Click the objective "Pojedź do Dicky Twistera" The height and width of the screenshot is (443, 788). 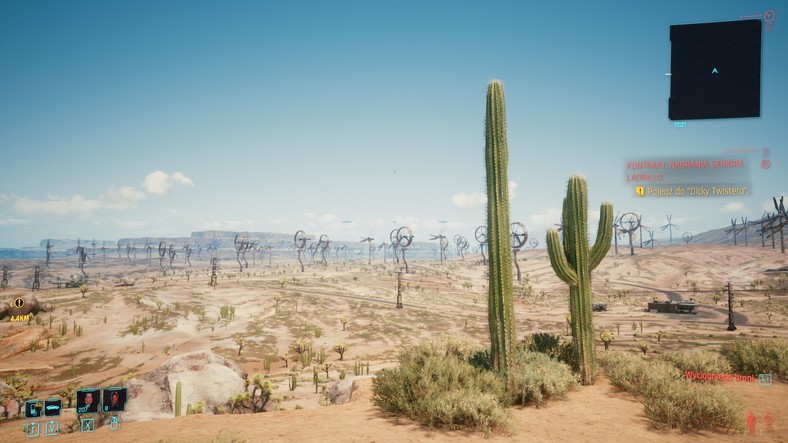[x=692, y=191]
